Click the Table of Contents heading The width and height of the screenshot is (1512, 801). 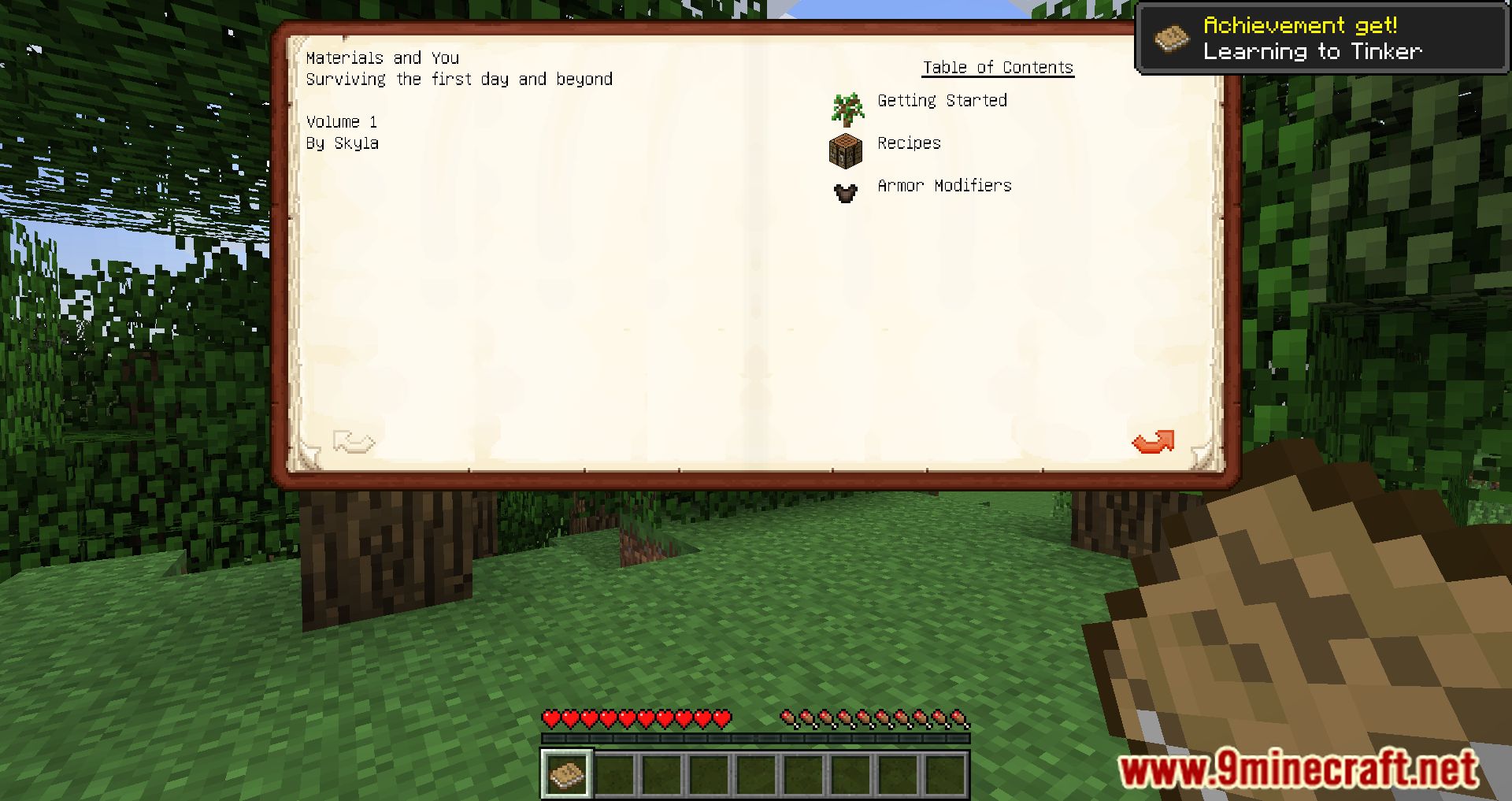coord(998,67)
